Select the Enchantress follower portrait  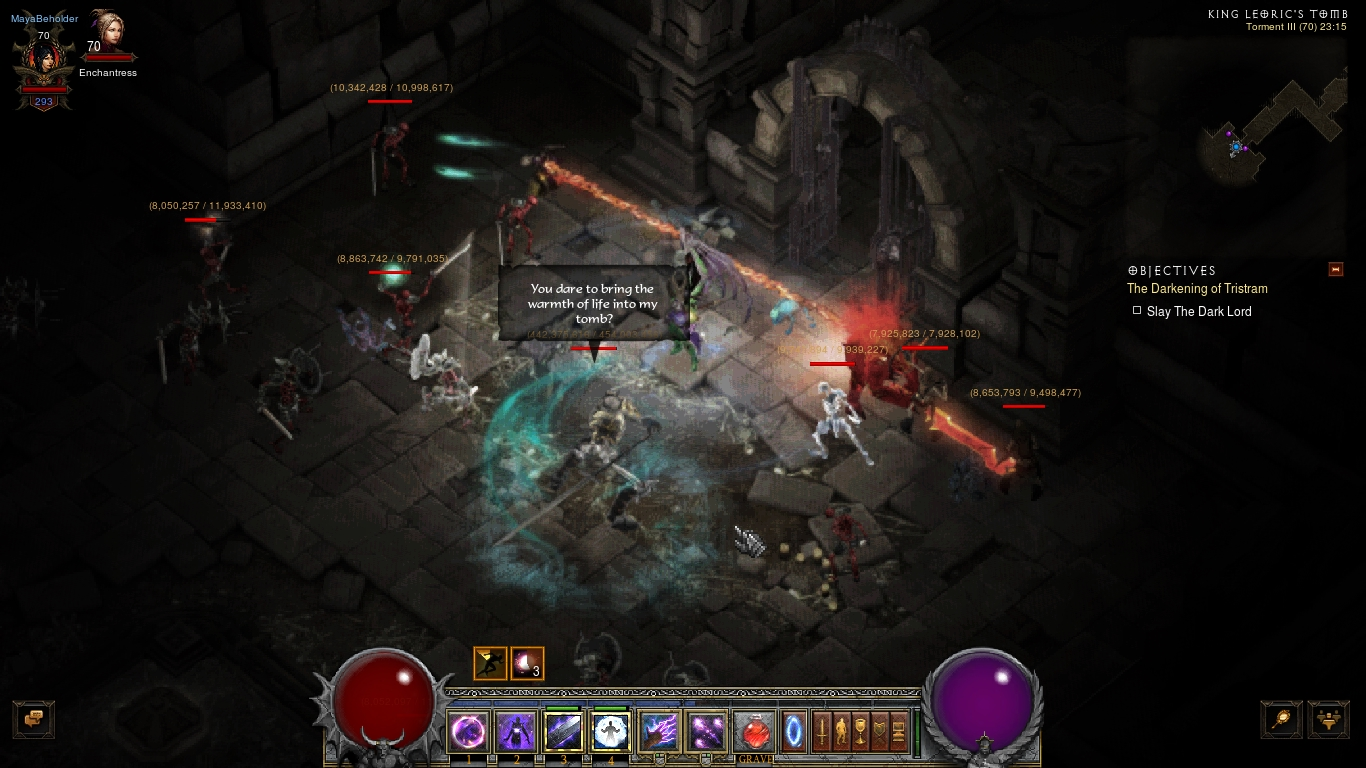[x=108, y=35]
